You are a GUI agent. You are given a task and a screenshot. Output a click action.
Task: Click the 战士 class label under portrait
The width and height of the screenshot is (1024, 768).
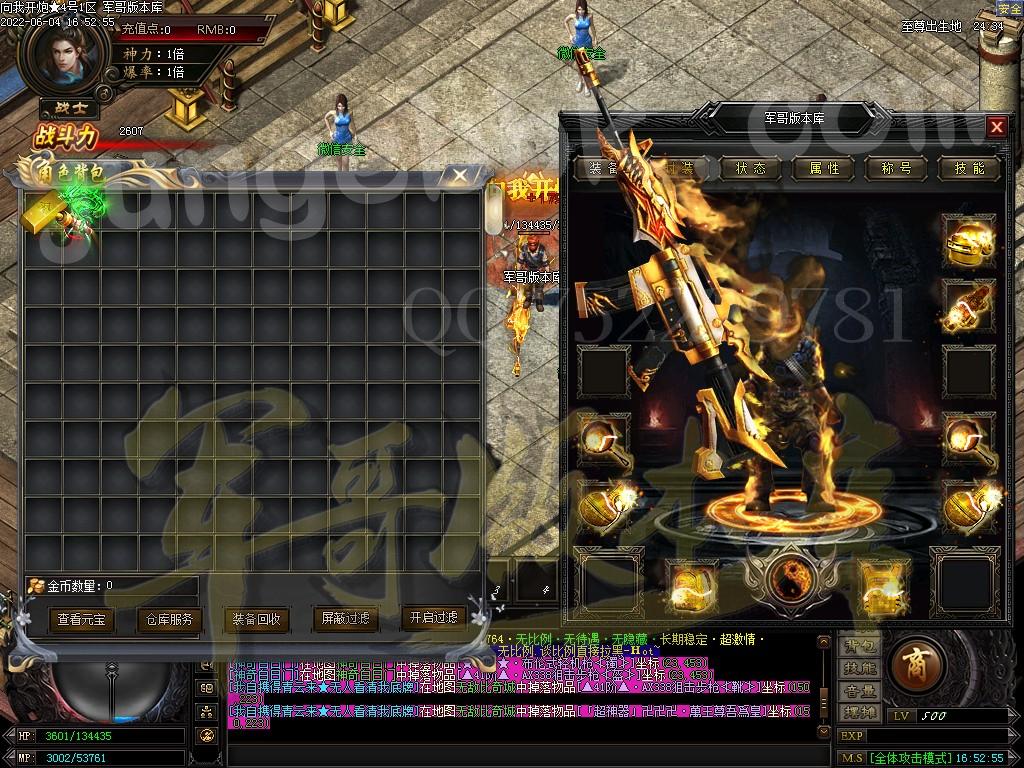pos(69,108)
